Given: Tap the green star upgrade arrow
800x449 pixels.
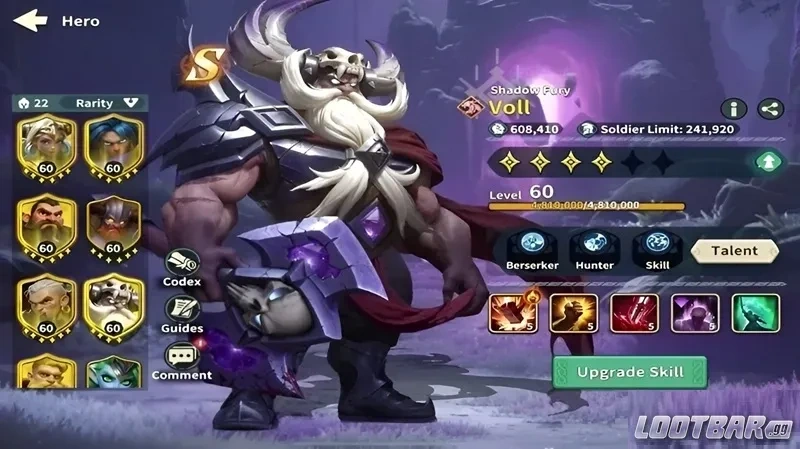Looking at the screenshot, I should 769,160.
